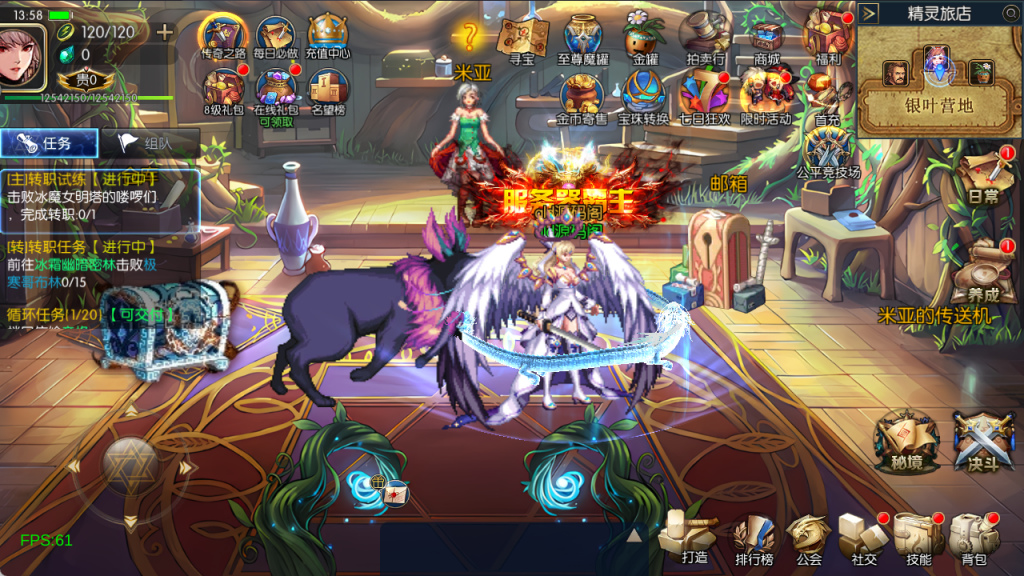The width and height of the screenshot is (1024, 576).
Task: Open the 公会 guild menu
Action: tap(808, 538)
